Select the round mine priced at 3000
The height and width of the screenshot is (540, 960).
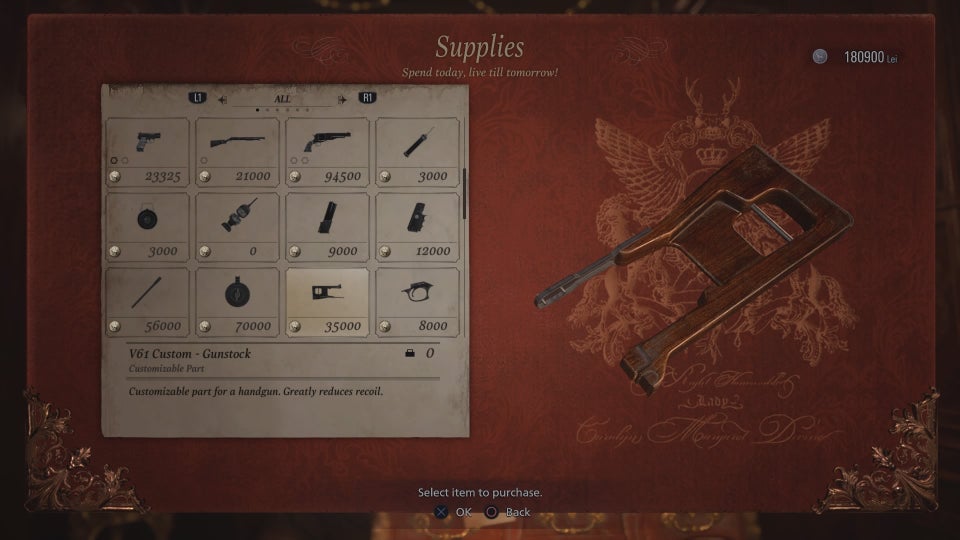tap(147, 226)
